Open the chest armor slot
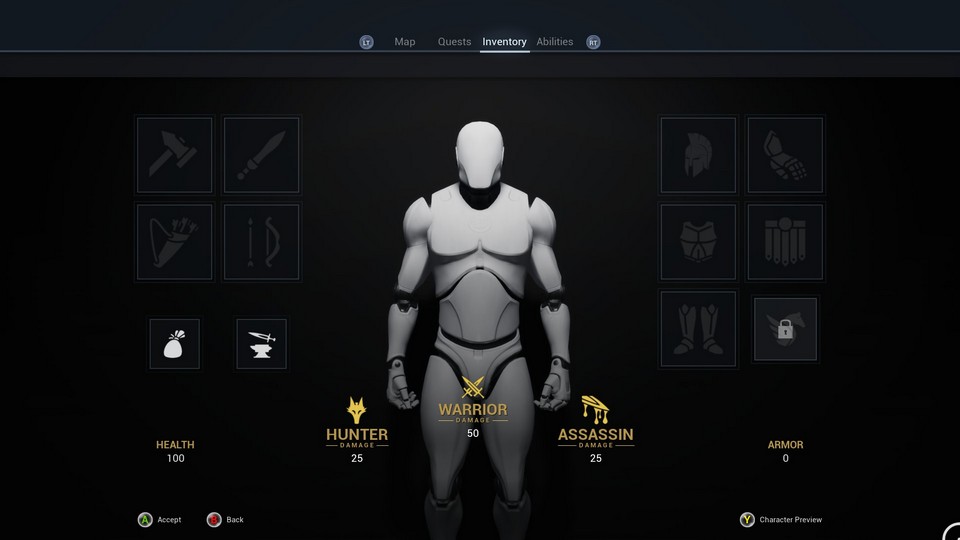Screen dimensions: 960x540 tap(698, 242)
